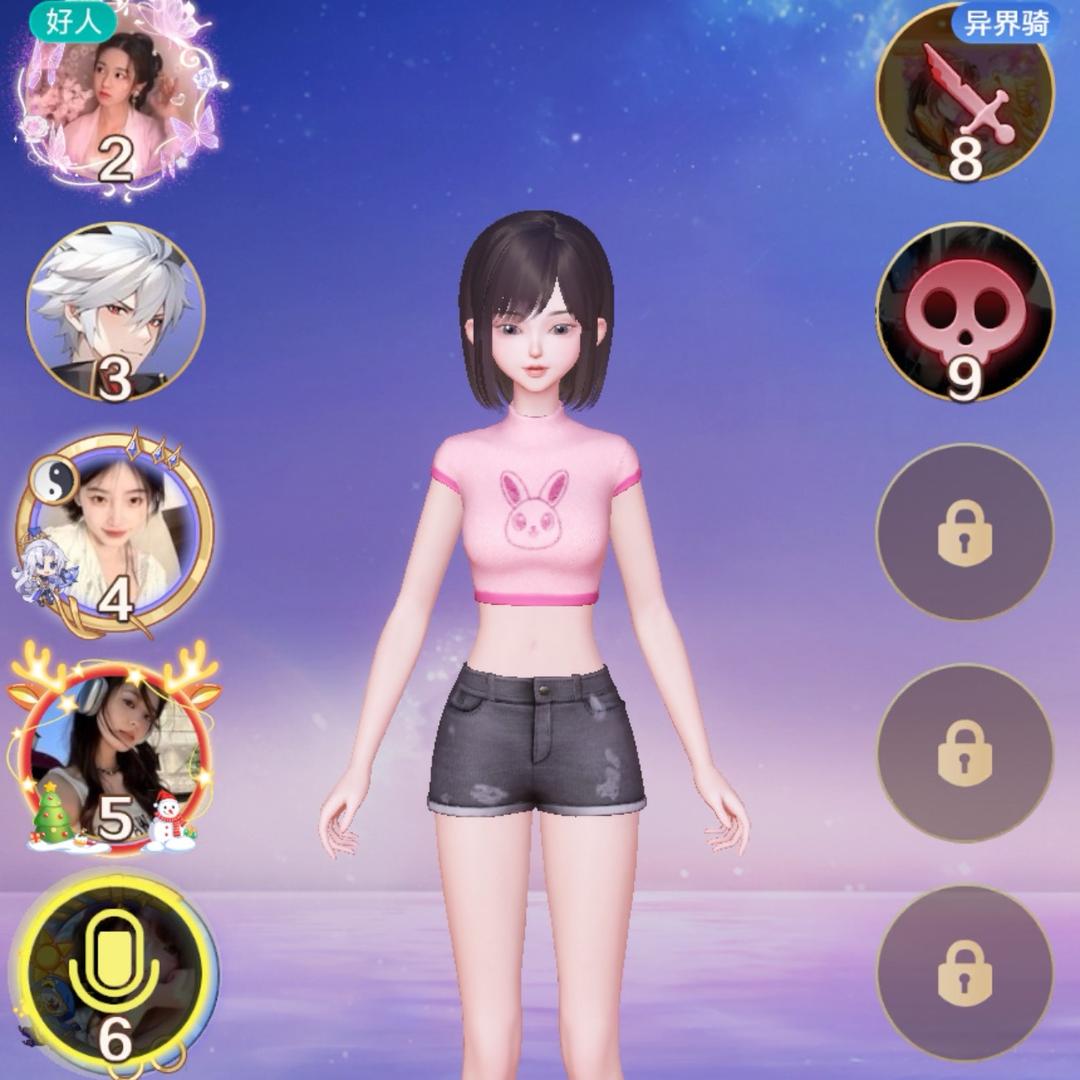This screenshot has width=1080, height=1080.
Task: Click the speaking microphone seat 6
Action: point(115,972)
